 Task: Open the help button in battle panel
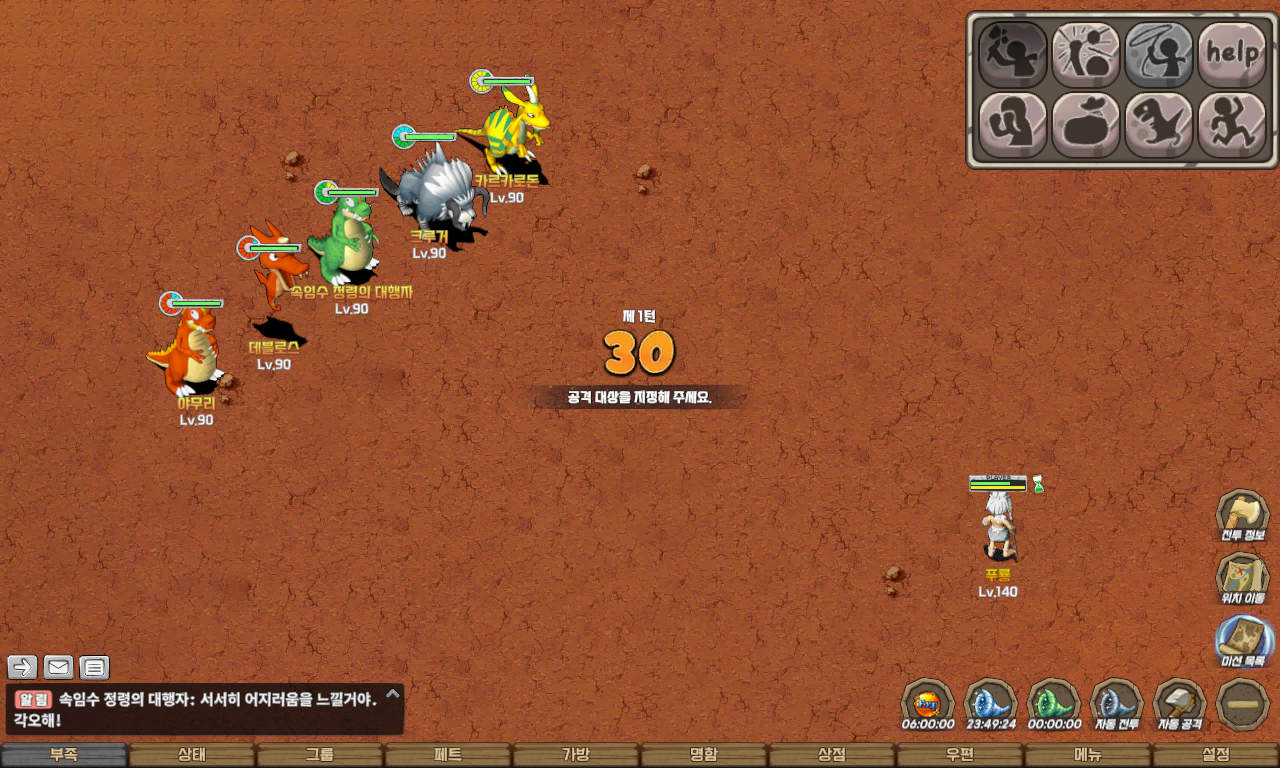click(x=1231, y=53)
